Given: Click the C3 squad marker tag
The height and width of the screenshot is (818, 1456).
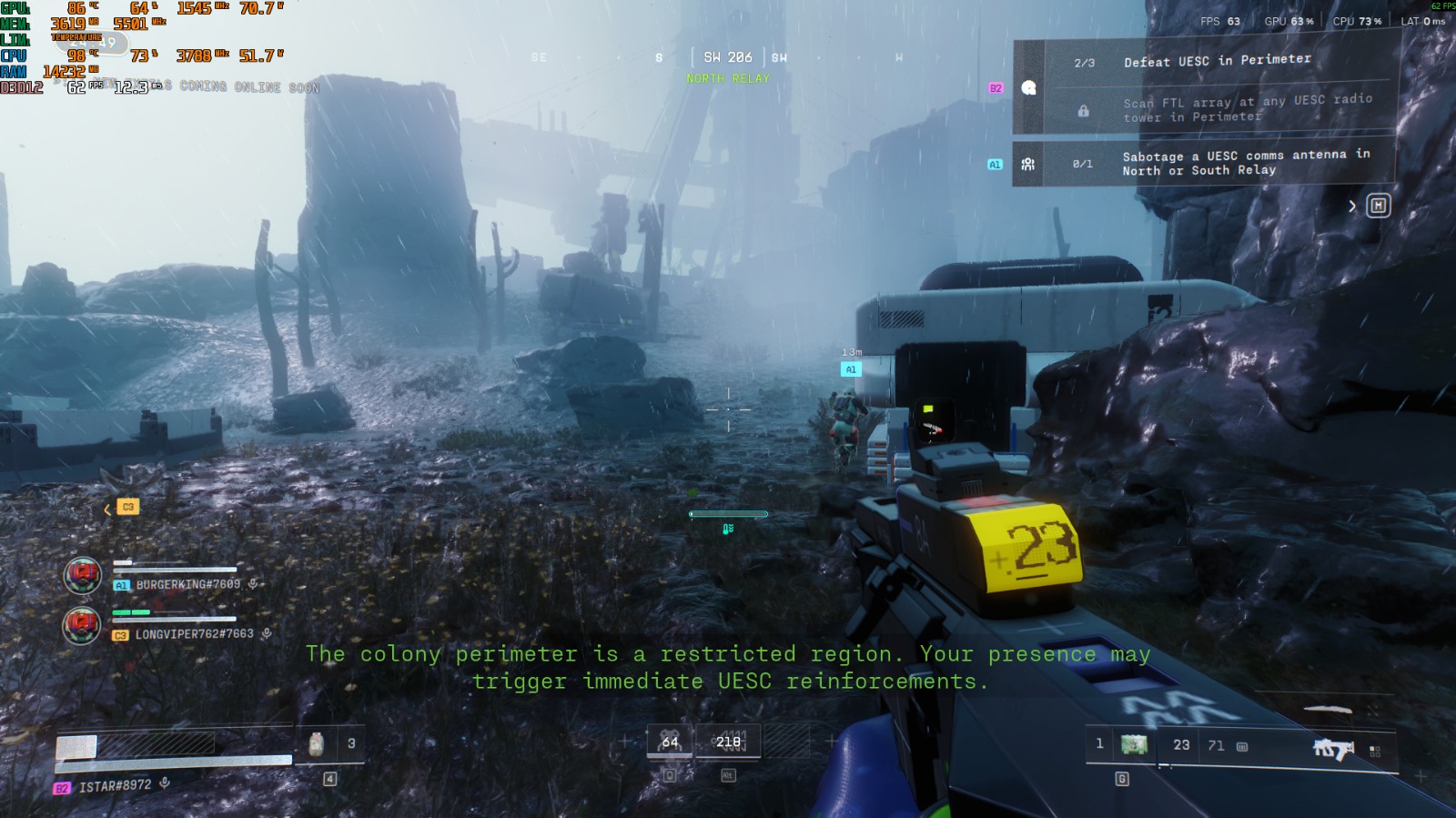Looking at the screenshot, I should point(127,507).
